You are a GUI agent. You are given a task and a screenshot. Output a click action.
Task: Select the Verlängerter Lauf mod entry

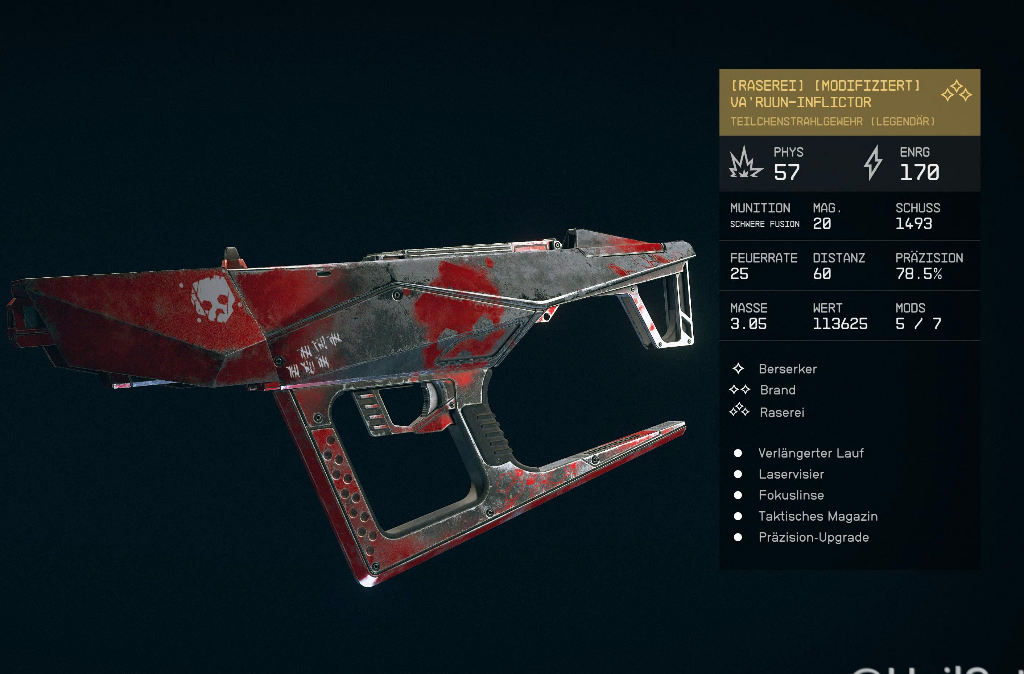pyautogui.click(x=810, y=453)
